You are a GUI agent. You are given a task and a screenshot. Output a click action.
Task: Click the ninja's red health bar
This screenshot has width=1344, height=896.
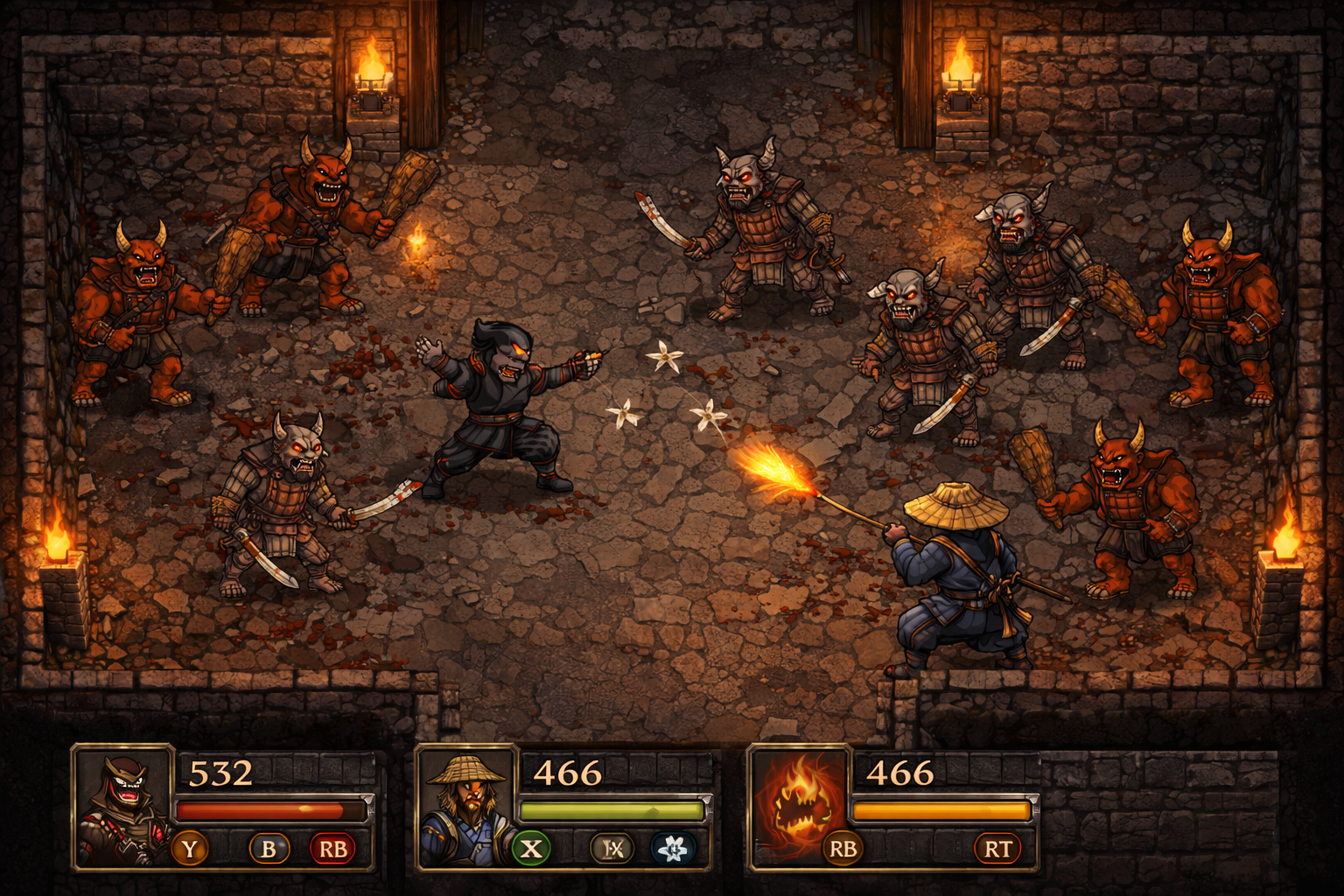[x=271, y=809]
